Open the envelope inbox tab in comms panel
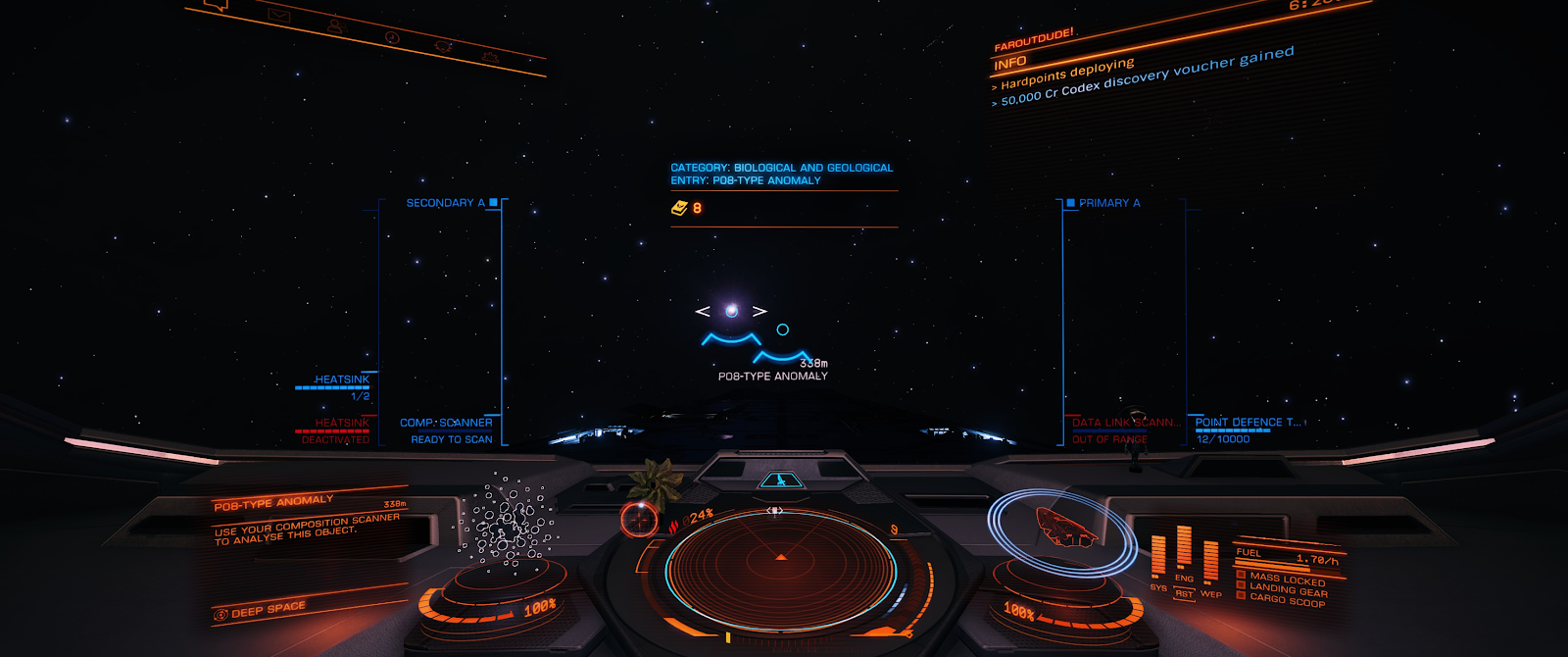The height and width of the screenshot is (657, 1568). click(279, 16)
